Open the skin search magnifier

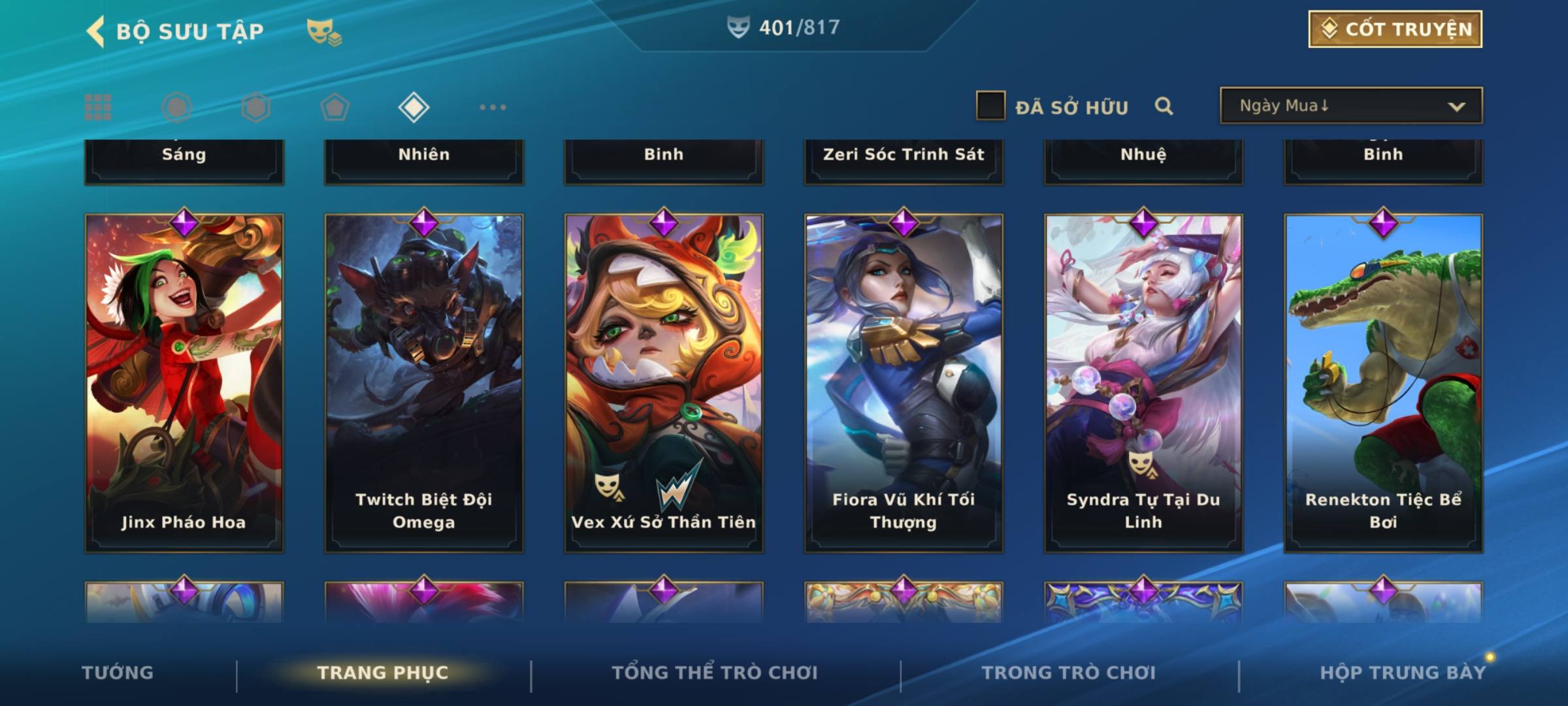coord(1163,106)
